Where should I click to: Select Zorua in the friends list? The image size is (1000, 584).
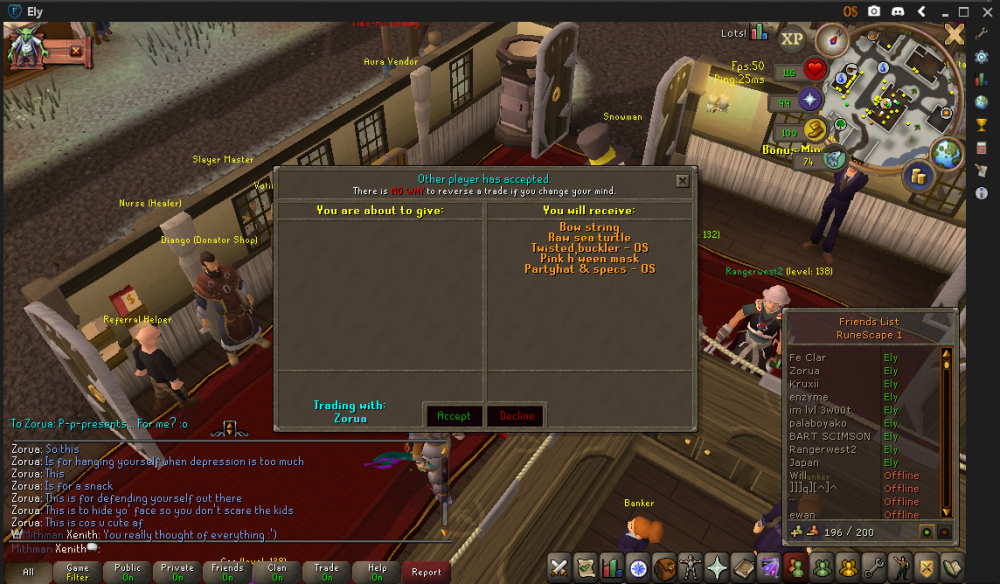(804, 371)
